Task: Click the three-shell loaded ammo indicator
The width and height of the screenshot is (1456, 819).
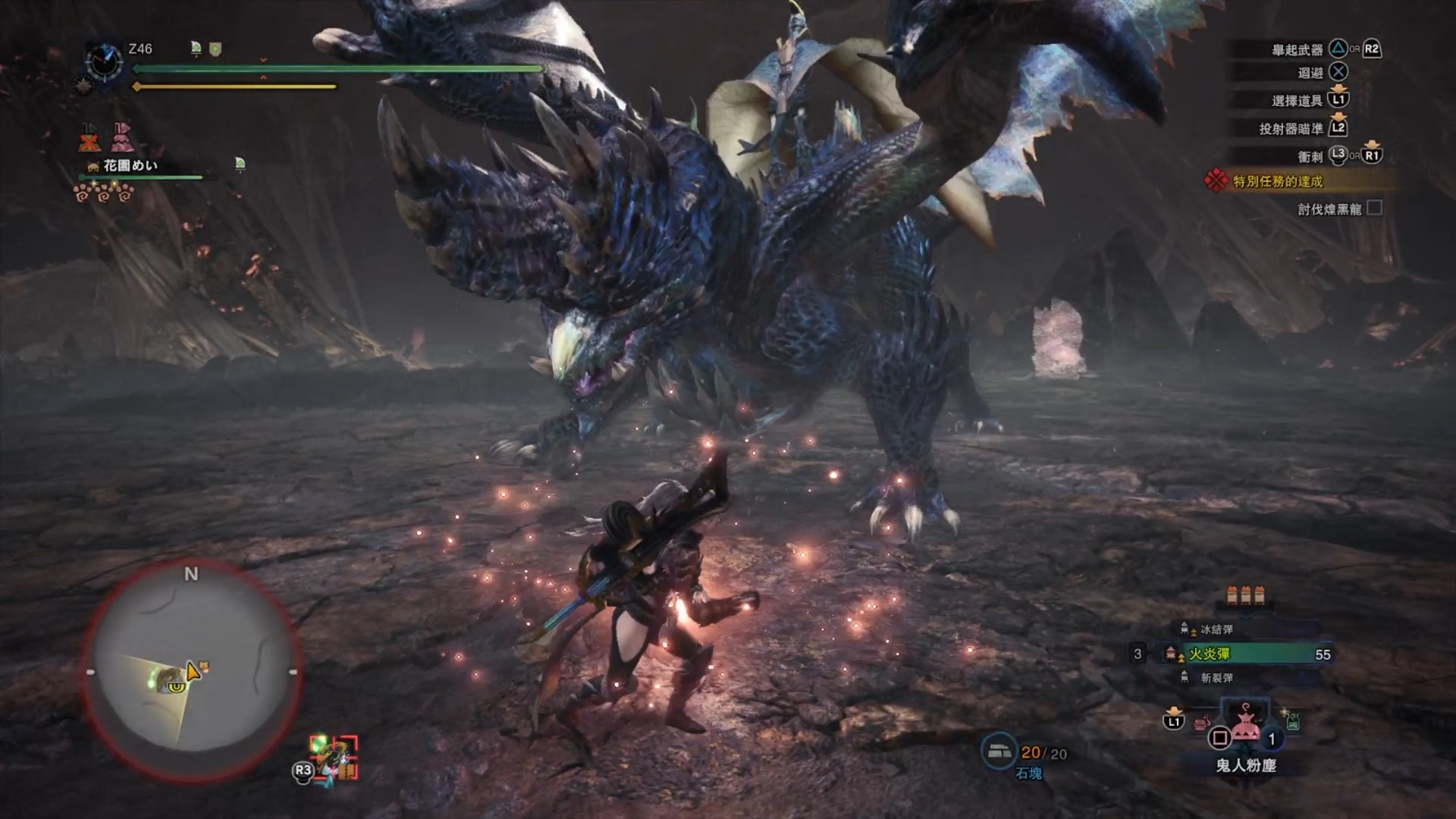Action: (1245, 595)
